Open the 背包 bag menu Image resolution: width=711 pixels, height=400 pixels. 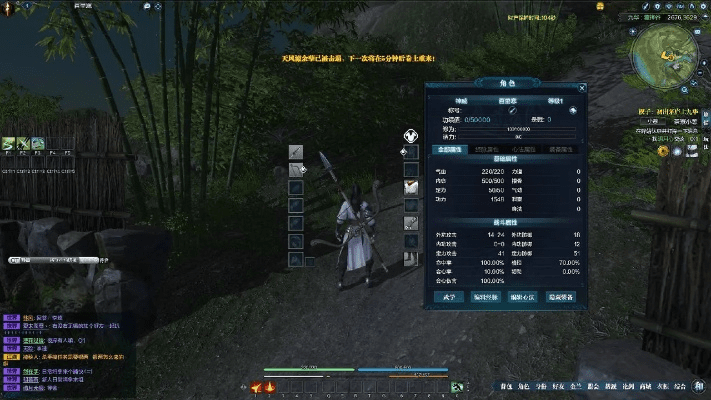506,385
